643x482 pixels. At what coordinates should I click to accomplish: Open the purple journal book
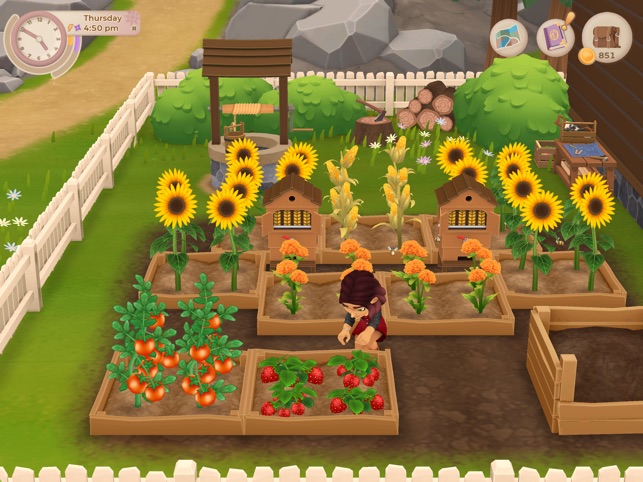click(555, 38)
